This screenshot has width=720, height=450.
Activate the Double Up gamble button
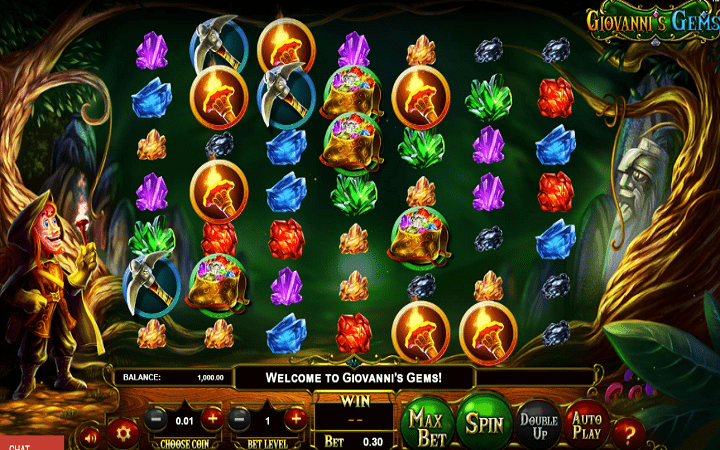tap(538, 422)
